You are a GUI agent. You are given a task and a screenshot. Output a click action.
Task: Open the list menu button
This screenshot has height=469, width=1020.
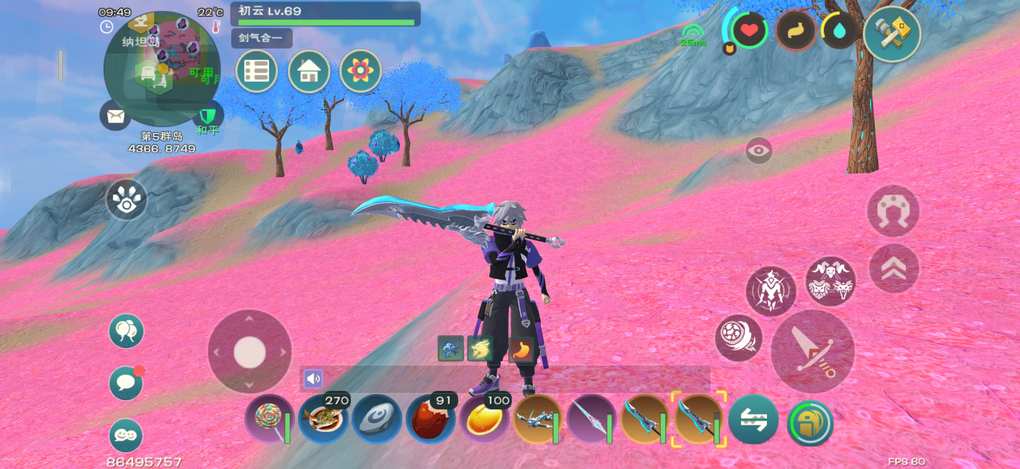pyautogui.click(x=256, y=71)
